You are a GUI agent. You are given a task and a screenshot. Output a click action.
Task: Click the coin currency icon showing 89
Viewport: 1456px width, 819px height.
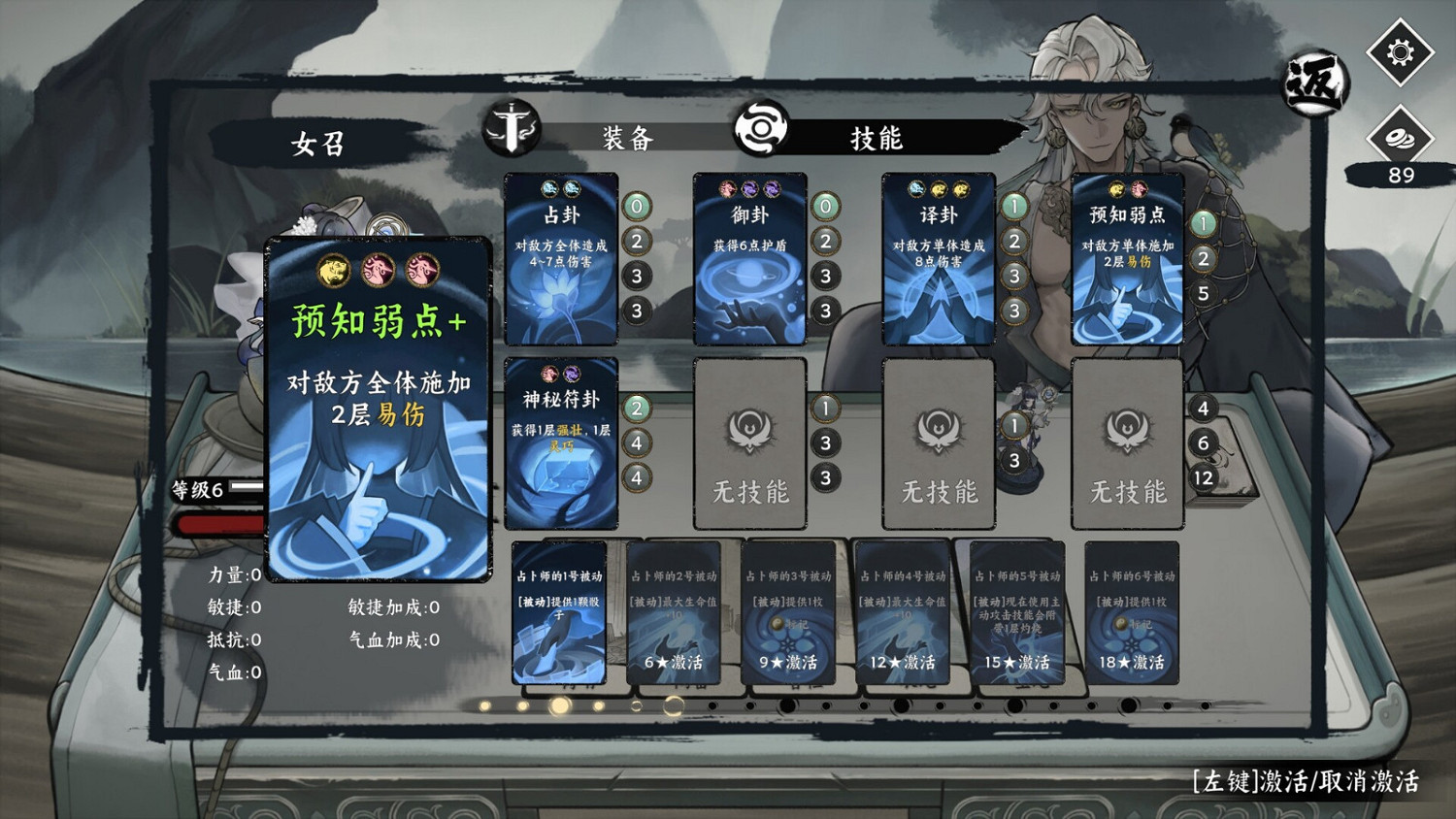click(1396, 136)
